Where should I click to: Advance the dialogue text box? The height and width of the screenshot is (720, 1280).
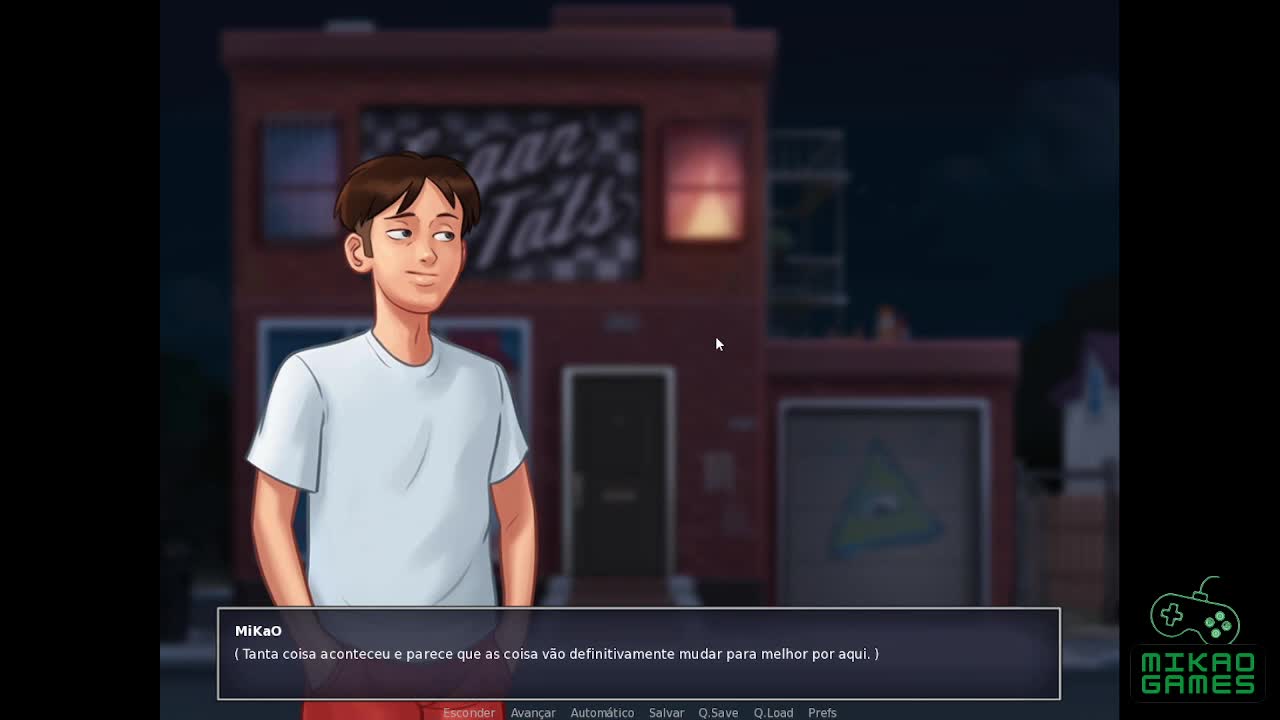coord(638,654)
